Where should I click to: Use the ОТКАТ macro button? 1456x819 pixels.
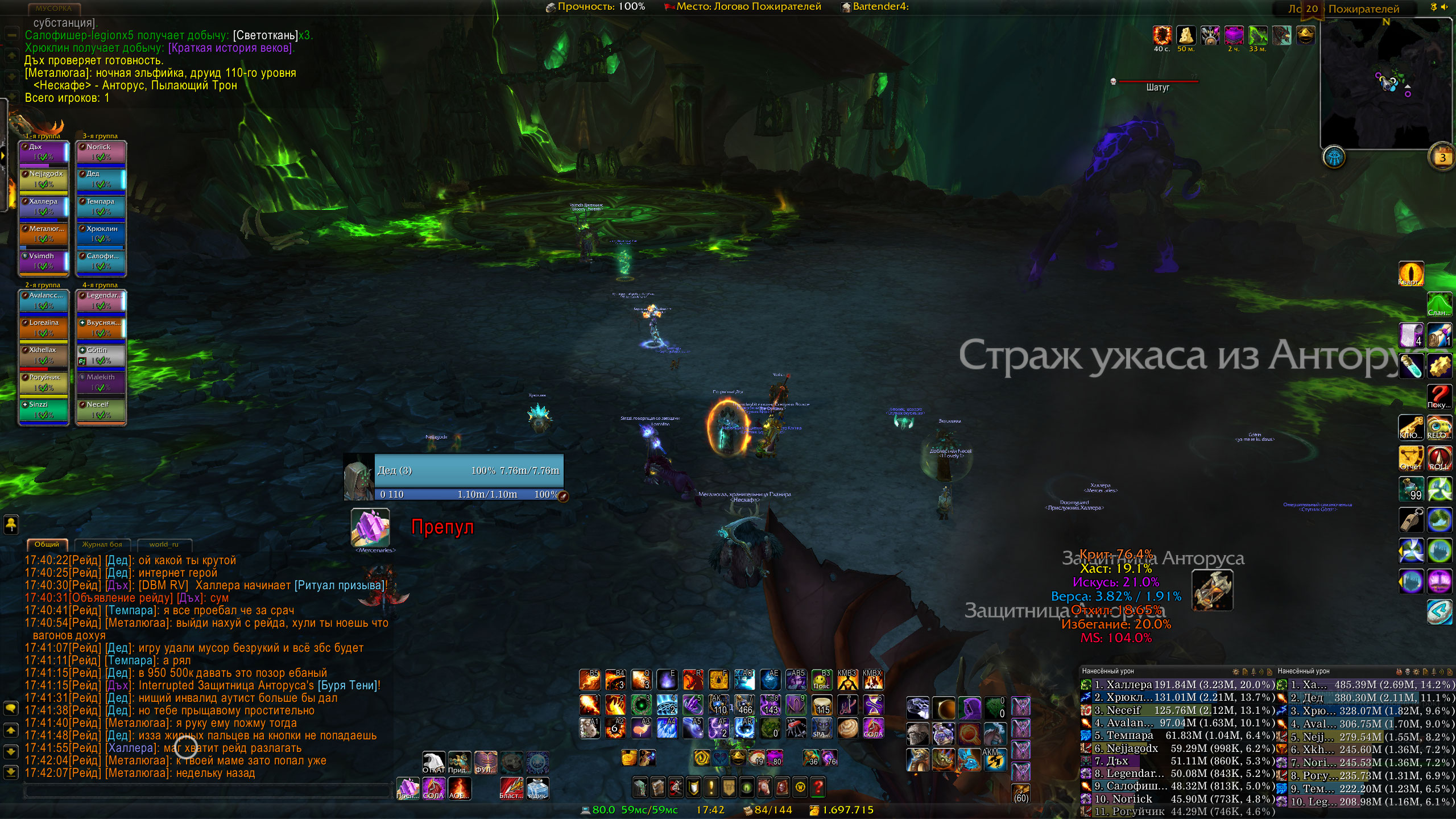[433, 763]
